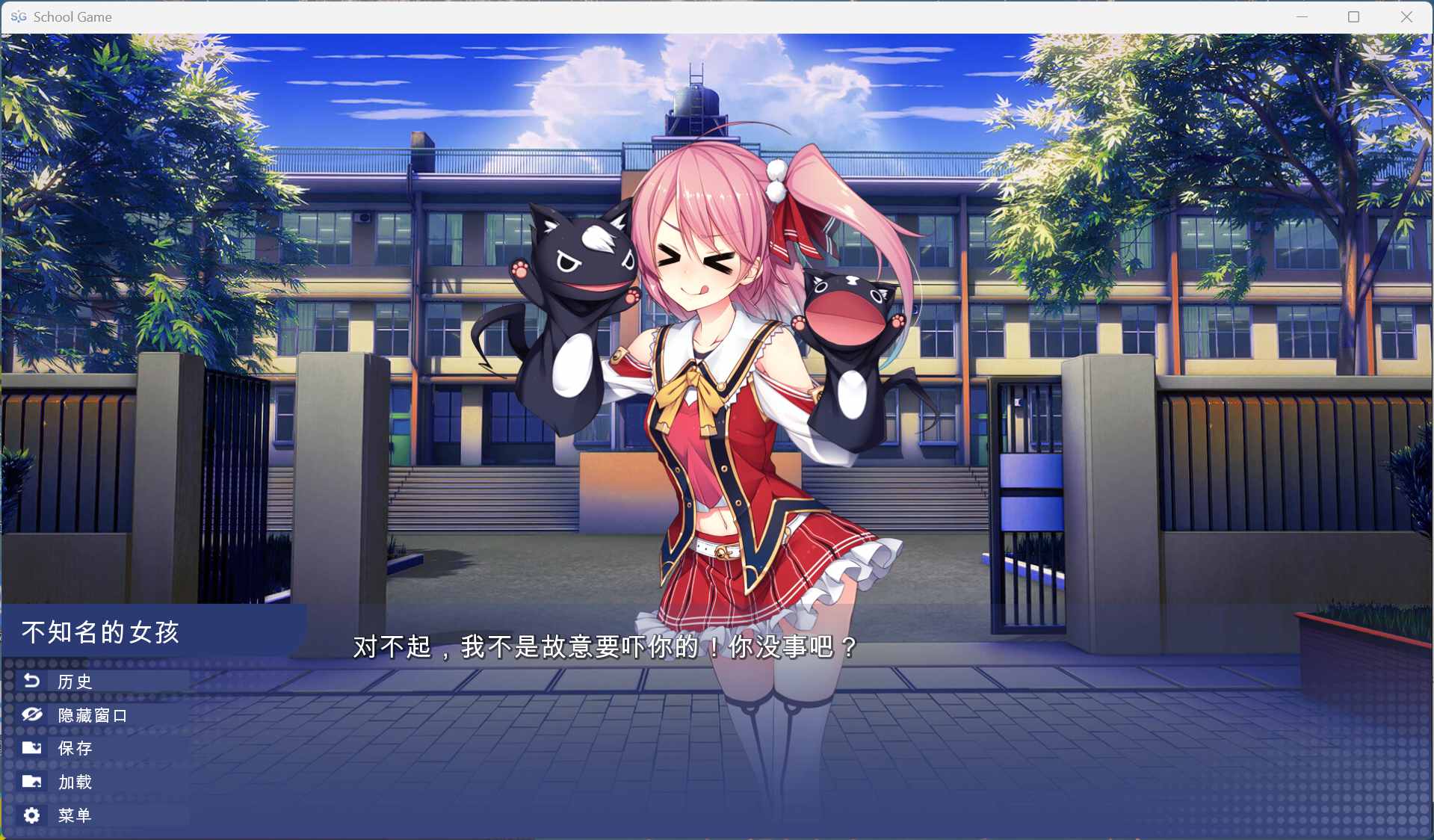Image resolution: width=1434 pixels, height=840 pixels.
Task: Click the save icon next to 保存
Action: click(x=31, y=748)
